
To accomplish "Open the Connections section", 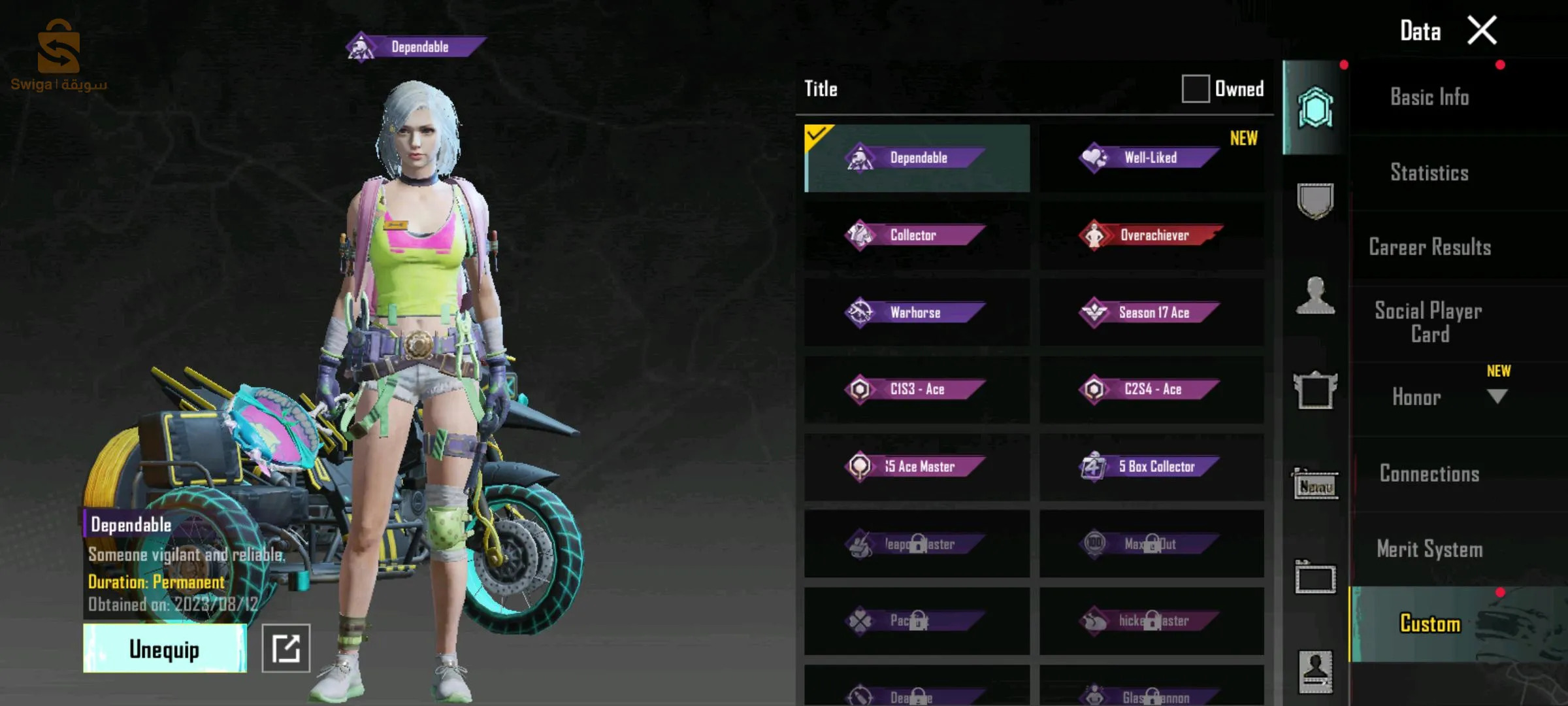I will [1429, 473].
